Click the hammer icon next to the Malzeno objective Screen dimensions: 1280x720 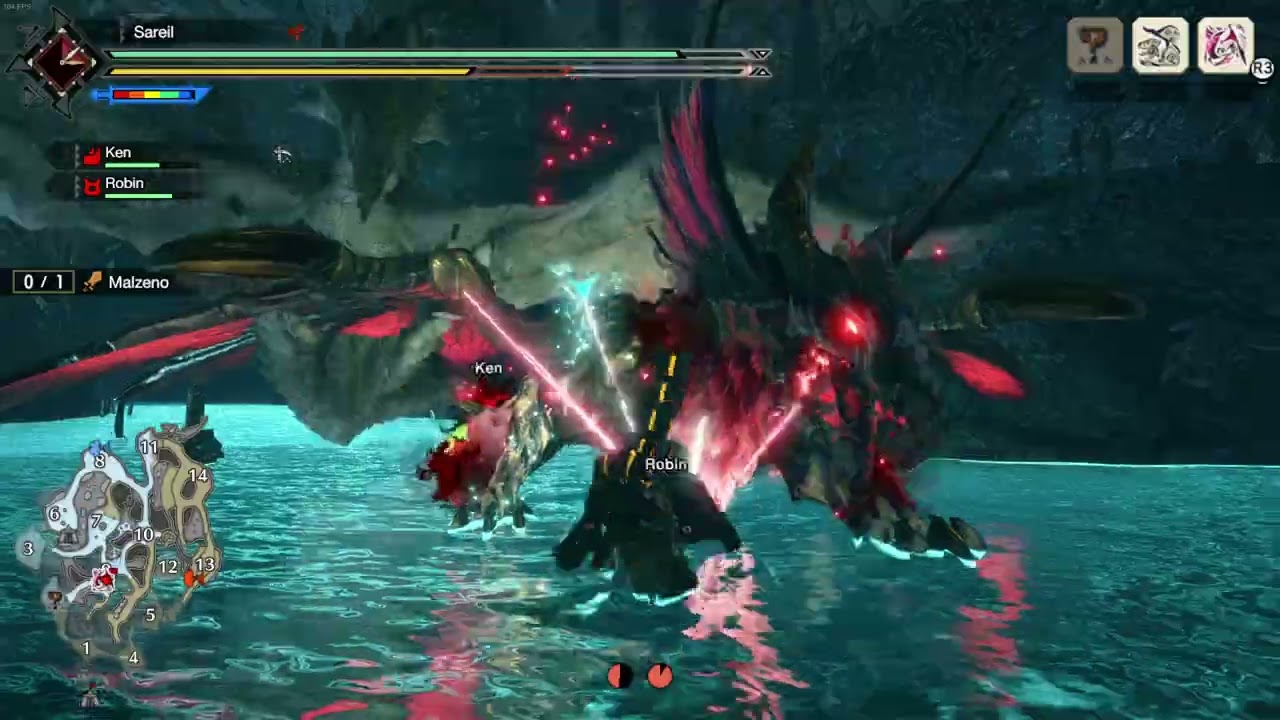[x=89, y=282]
